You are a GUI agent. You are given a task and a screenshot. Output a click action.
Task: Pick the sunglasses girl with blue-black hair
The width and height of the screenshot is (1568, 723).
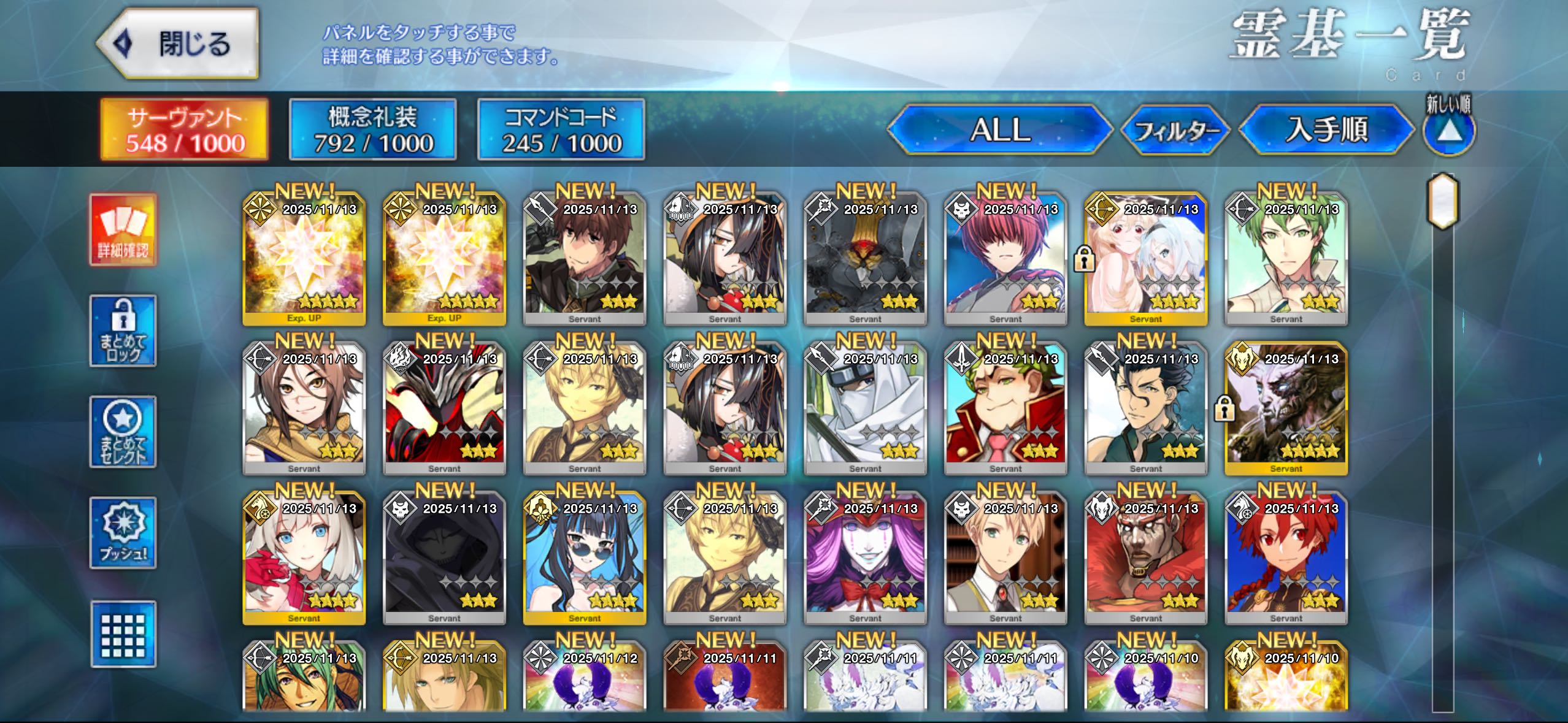(x=585, y=557)
